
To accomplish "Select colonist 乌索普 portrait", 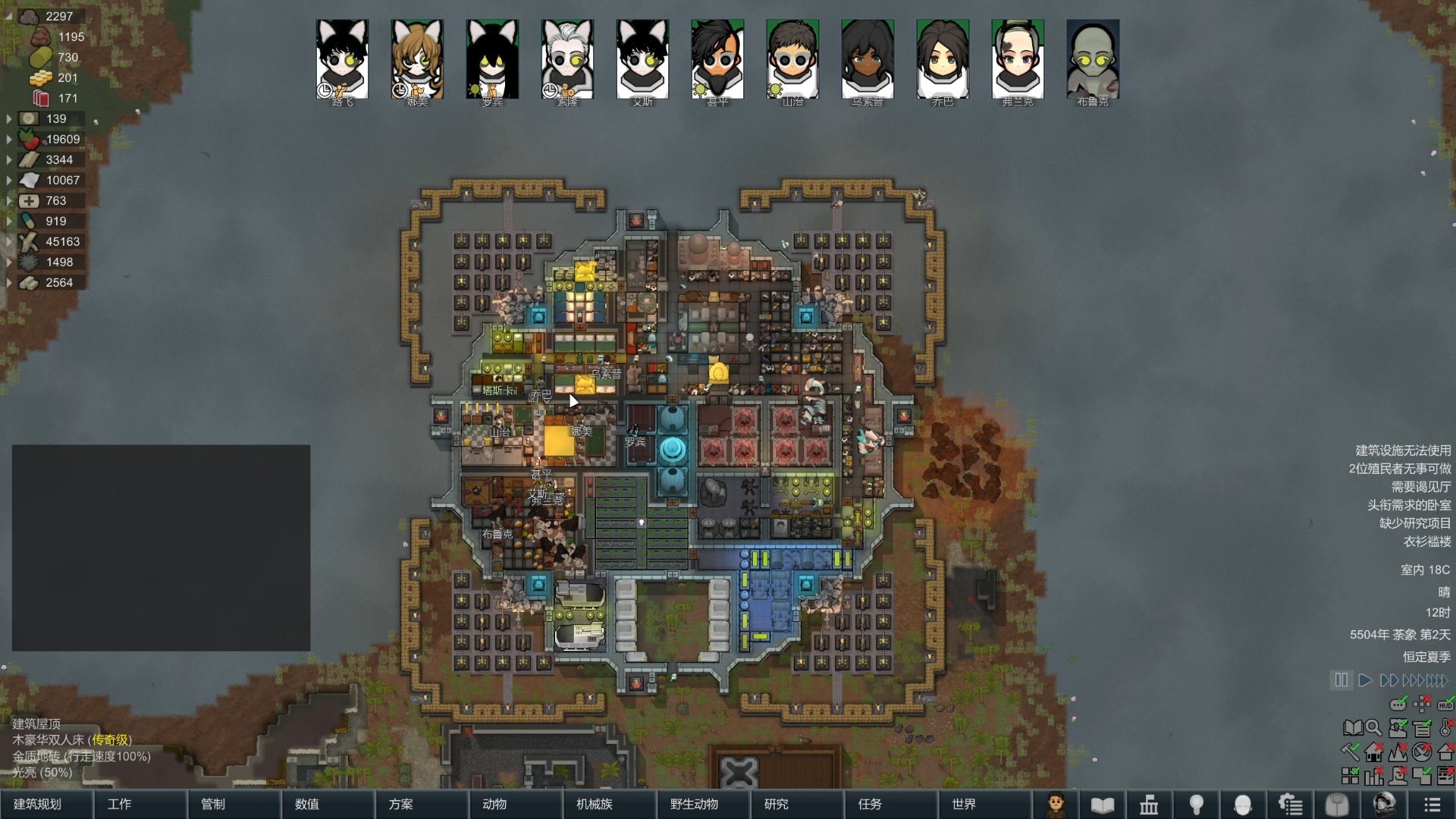I will coord(868,60).
